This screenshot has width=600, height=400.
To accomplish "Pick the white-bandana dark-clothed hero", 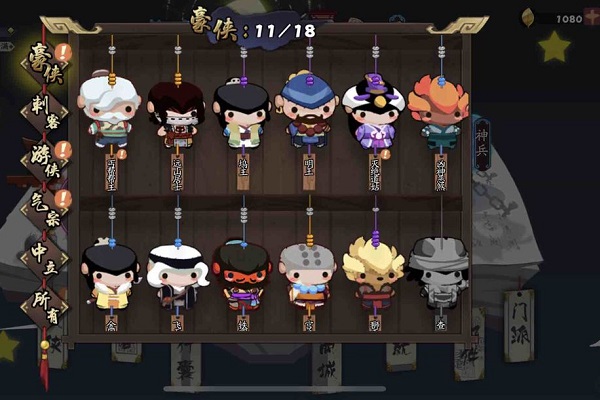I will tap(177, 273).
